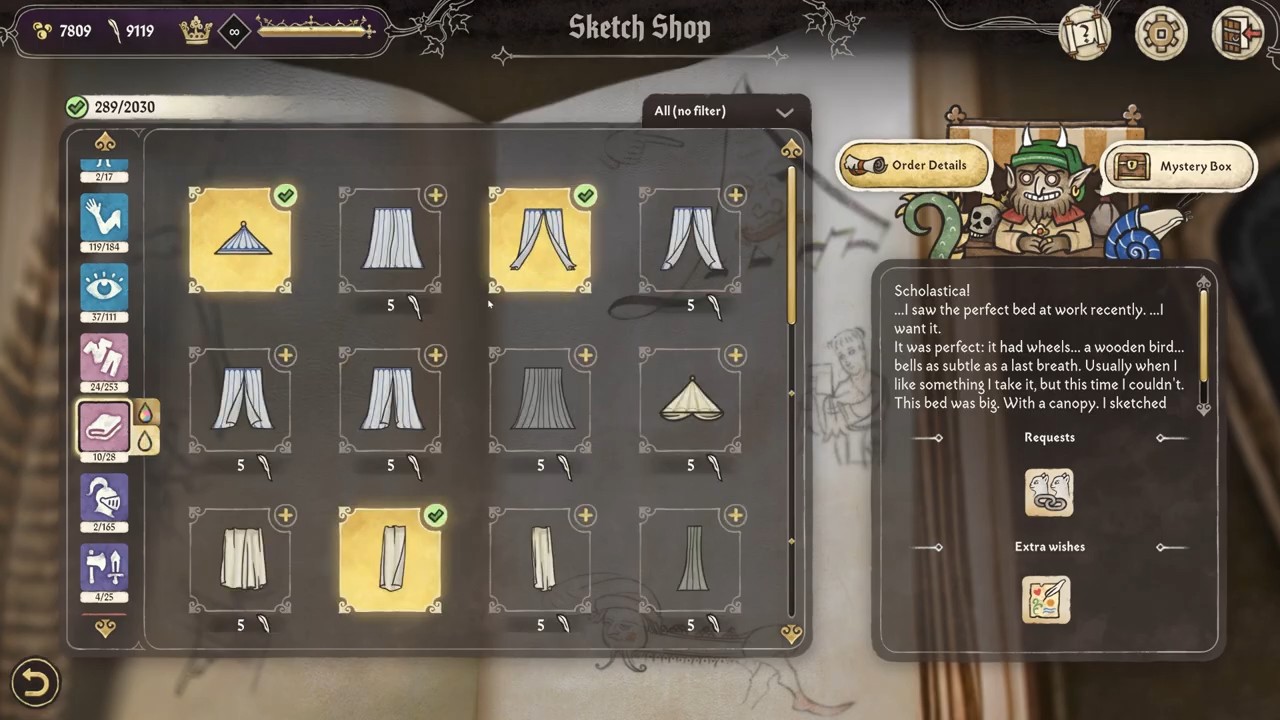Toggle the rainbow color droplet filter
The image size is (1280, 720).
point(146,412)
